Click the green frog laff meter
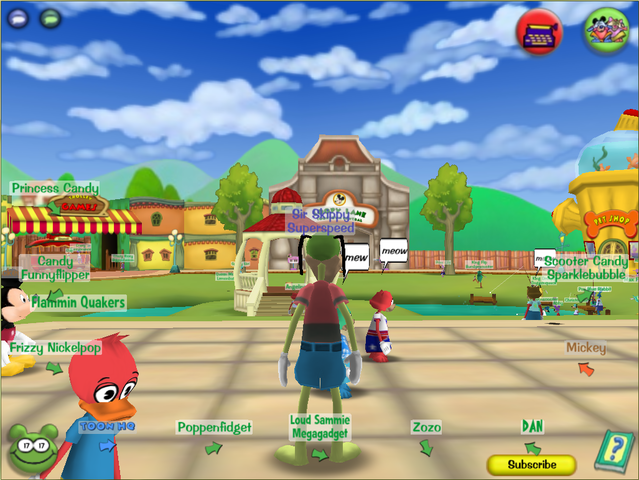This screenshot has height=480, width=639. [32, 448]
